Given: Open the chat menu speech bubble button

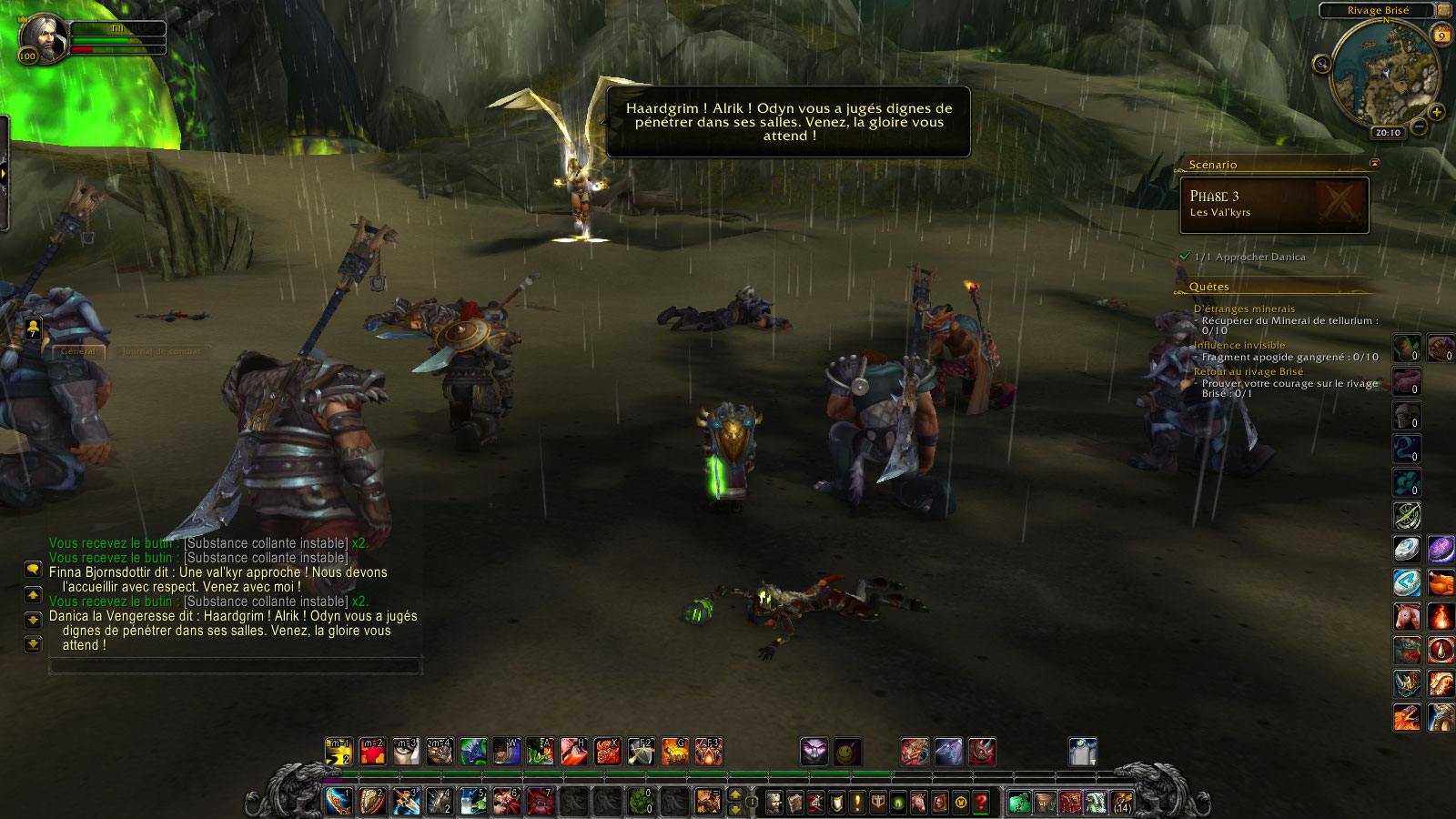Looking at the screenshot, I should coord(33,570).
